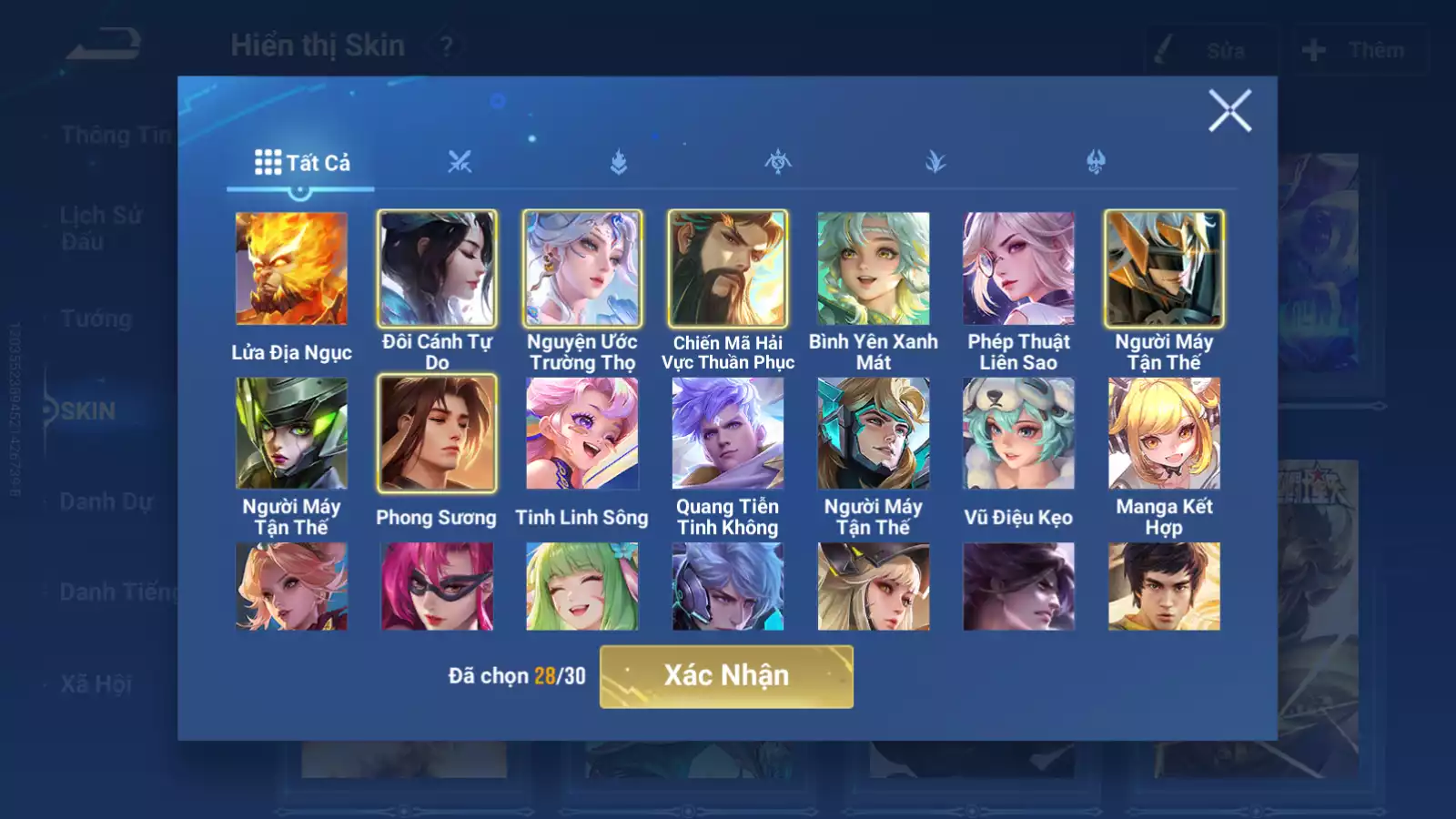1456x819 pixels.
Task: Choose the Vũ Điệu Kẹo skin
Action: coord(1018,433)
